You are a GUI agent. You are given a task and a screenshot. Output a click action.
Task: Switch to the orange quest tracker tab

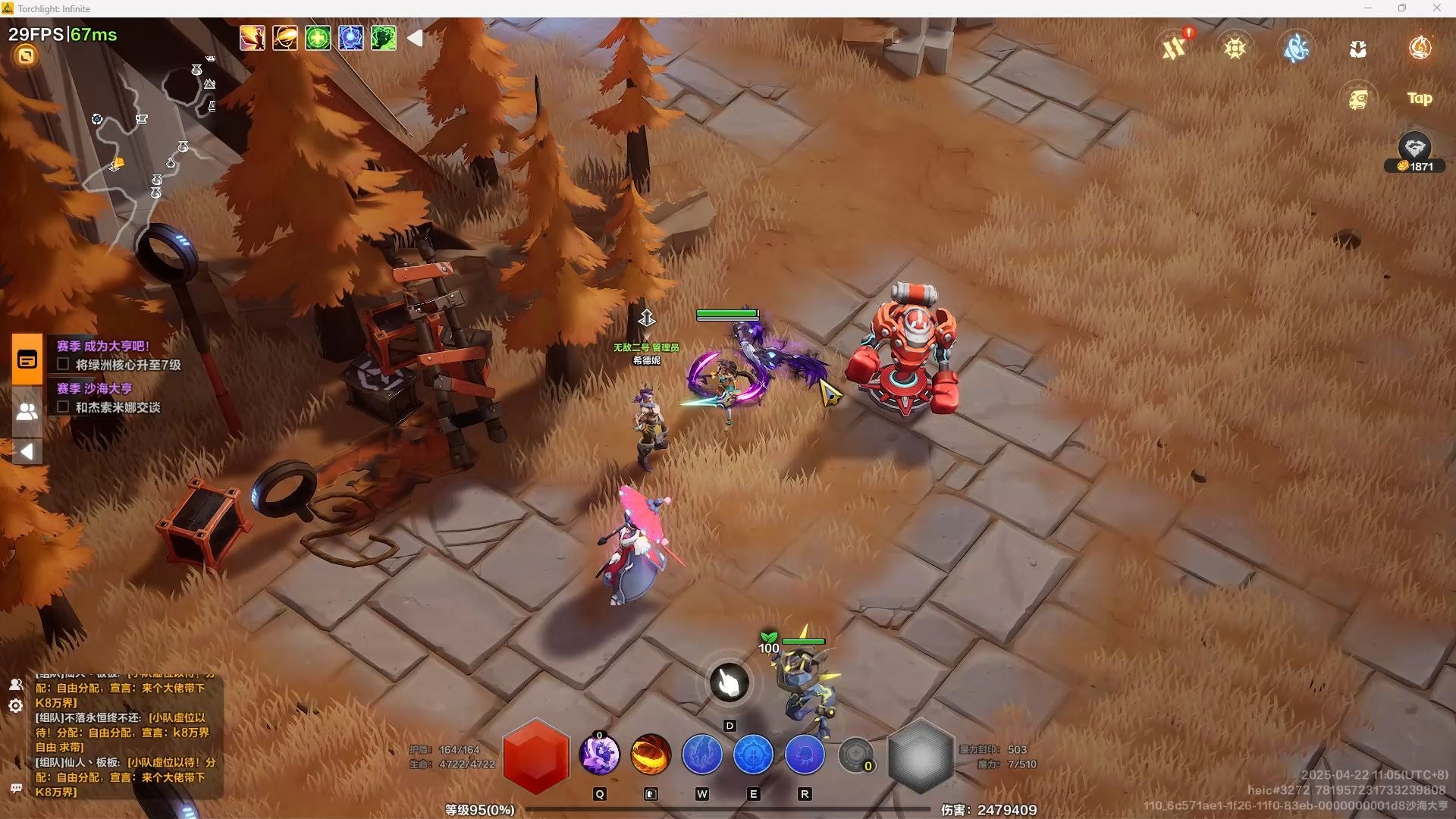coord(27,359)
